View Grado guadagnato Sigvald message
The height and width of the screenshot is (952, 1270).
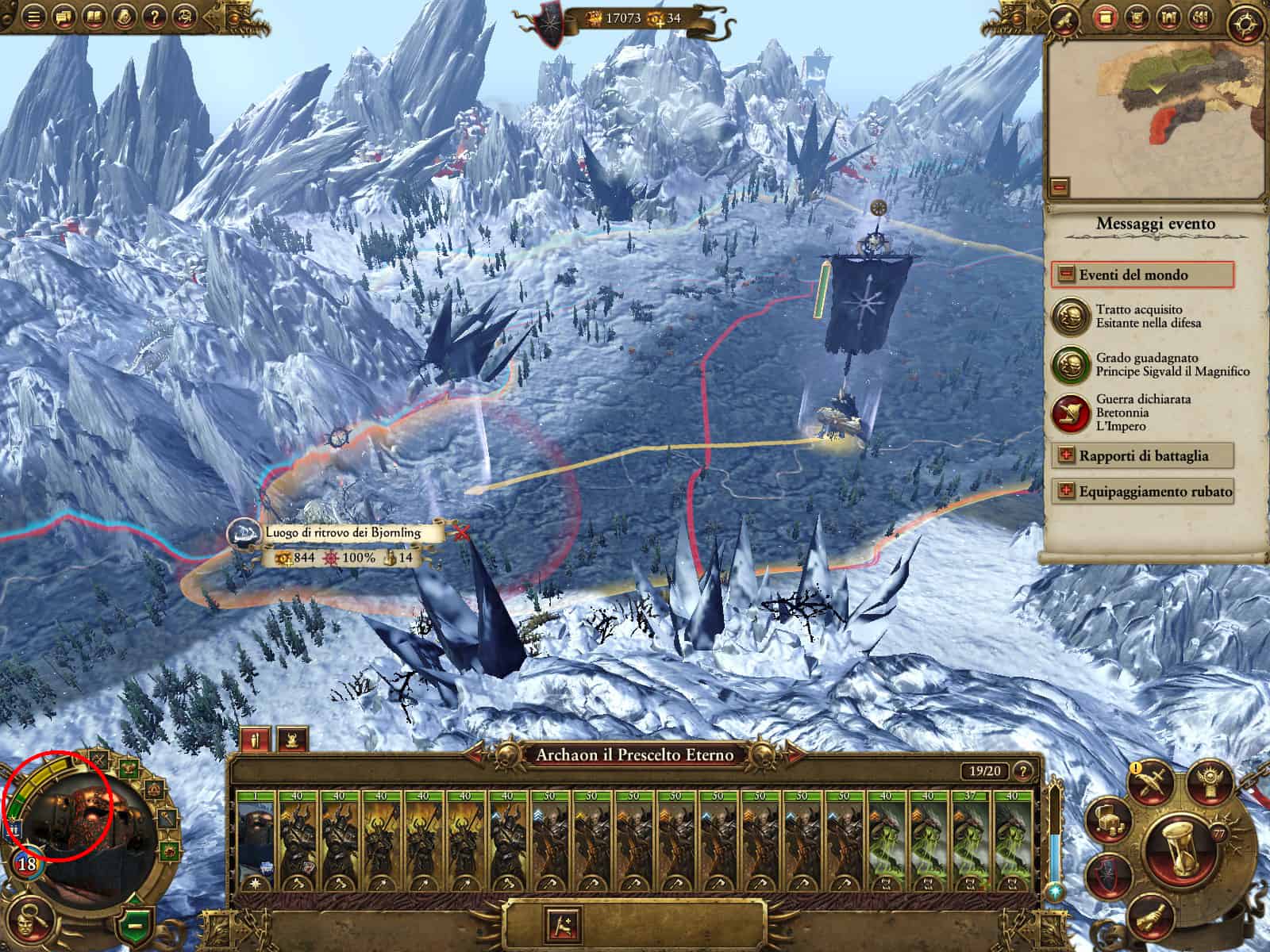tap(1067, 364)
